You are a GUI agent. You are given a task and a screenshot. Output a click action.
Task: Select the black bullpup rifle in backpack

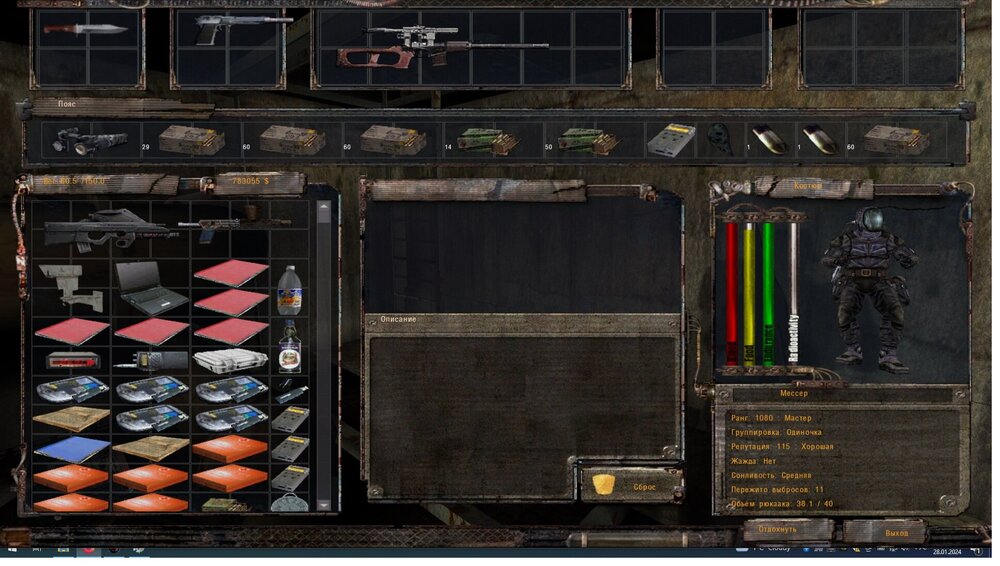click(105, 228)
